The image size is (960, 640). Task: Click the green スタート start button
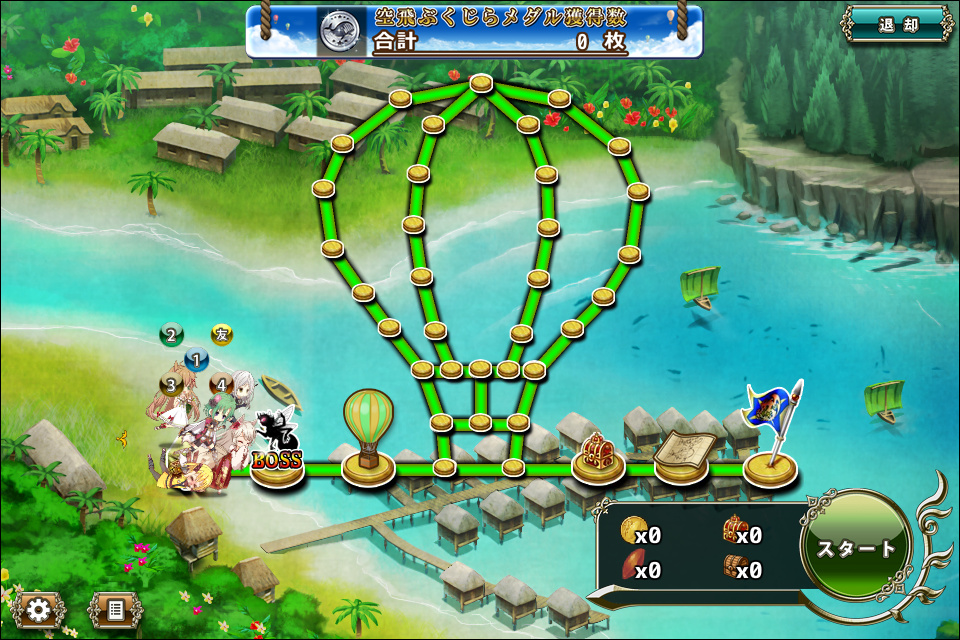[856, 547]
